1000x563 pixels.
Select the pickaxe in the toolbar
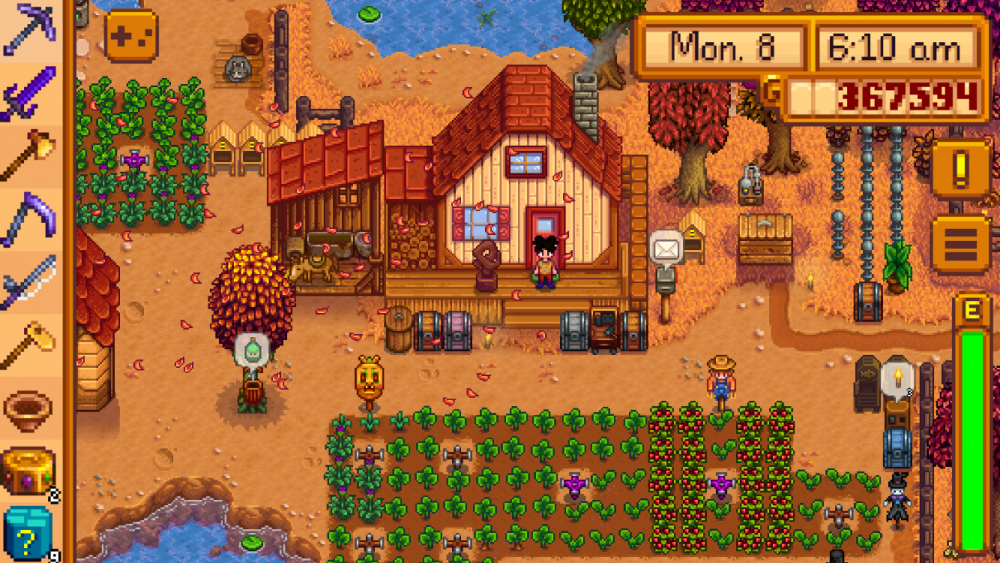pyautogui.click(x=30, y=30)
